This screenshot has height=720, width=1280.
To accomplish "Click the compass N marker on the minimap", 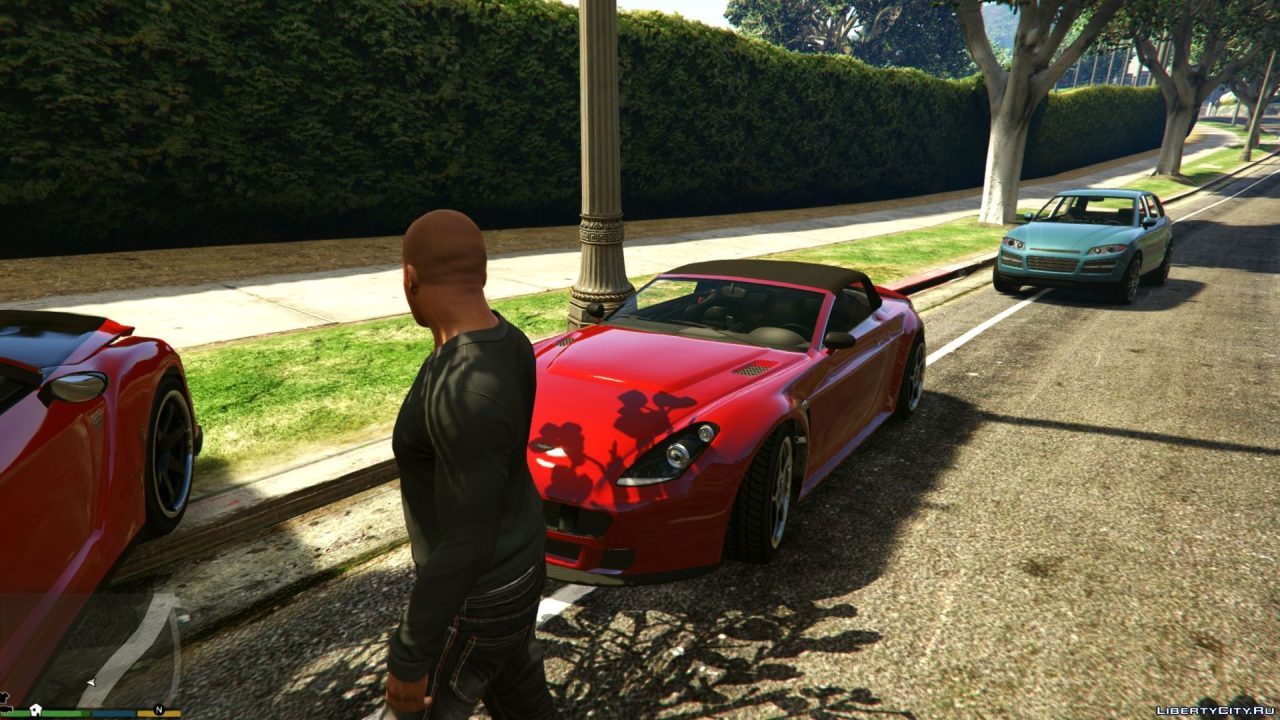I will [x=157, y=707].
